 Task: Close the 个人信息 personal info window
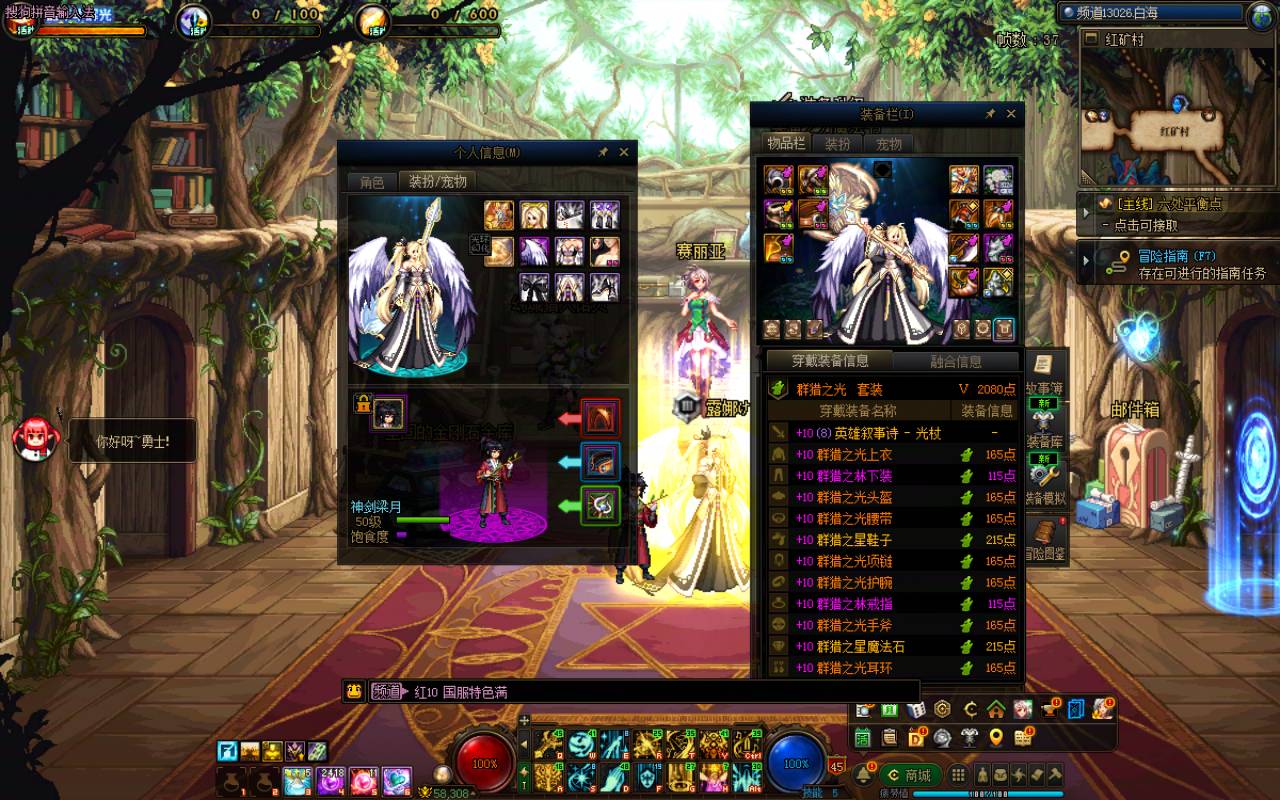624,152
